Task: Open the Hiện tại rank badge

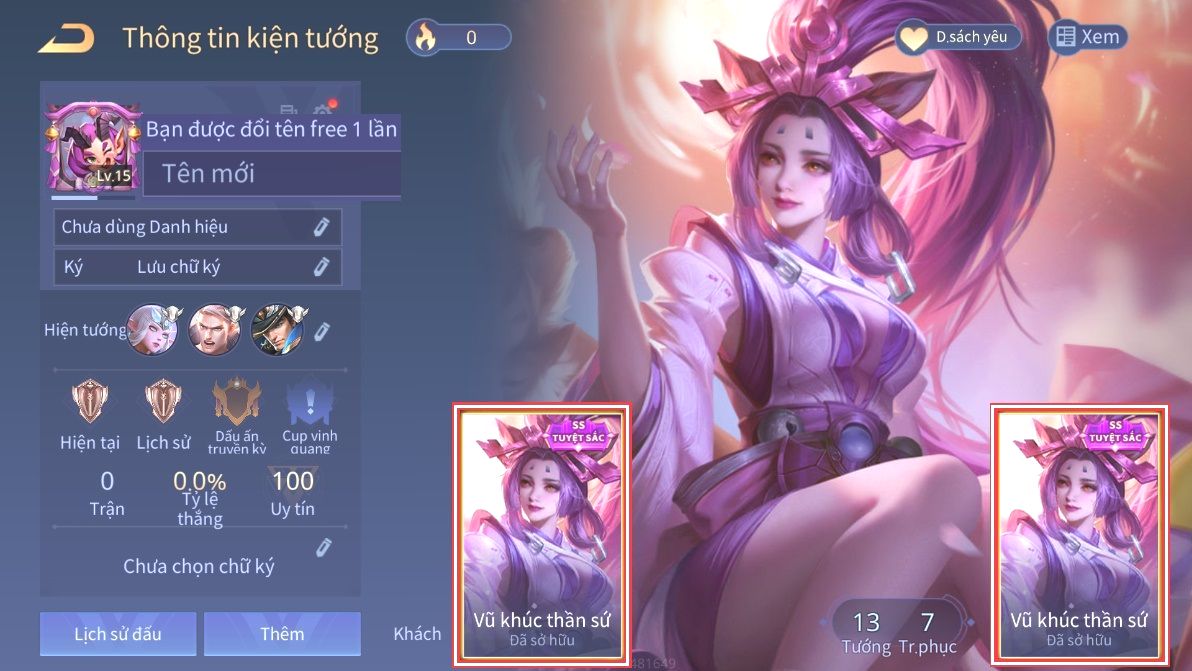Action: (x=90, y=402)
